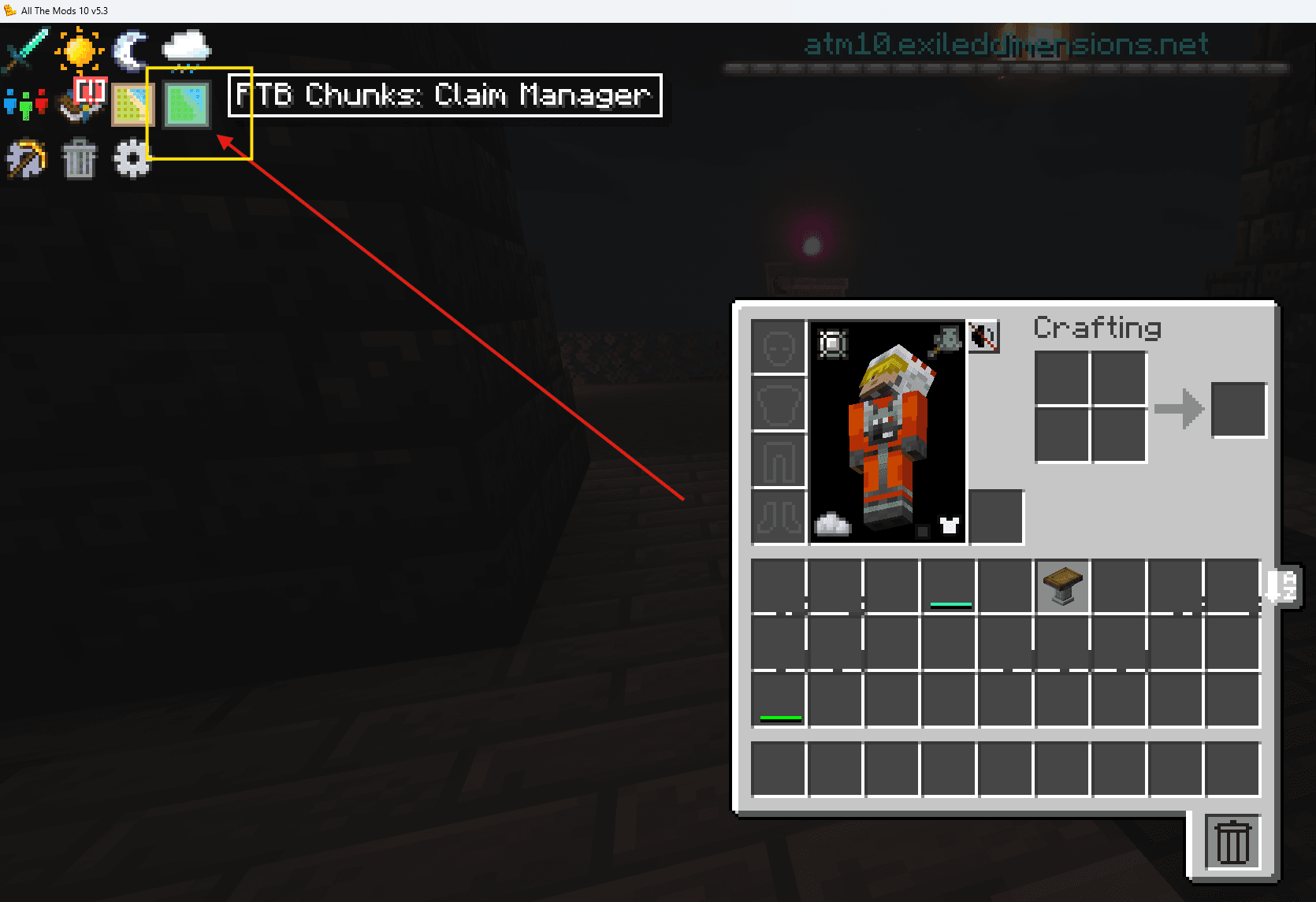This screenshot has width=1316, height=902.
Task: Click the inventory trash can button
Action: (1232, 841)
